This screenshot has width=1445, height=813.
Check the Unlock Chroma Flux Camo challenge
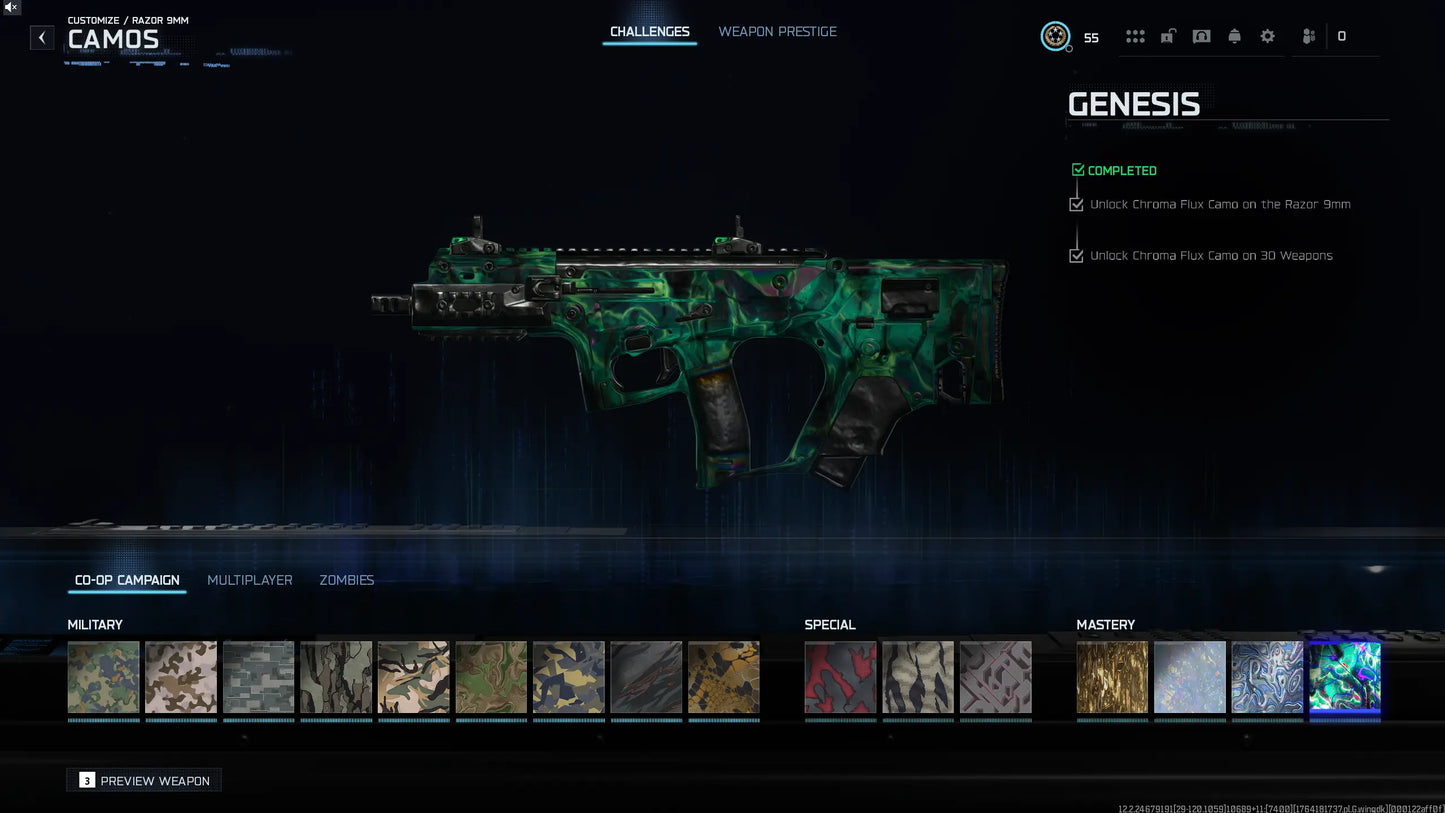pos(1076,204)
